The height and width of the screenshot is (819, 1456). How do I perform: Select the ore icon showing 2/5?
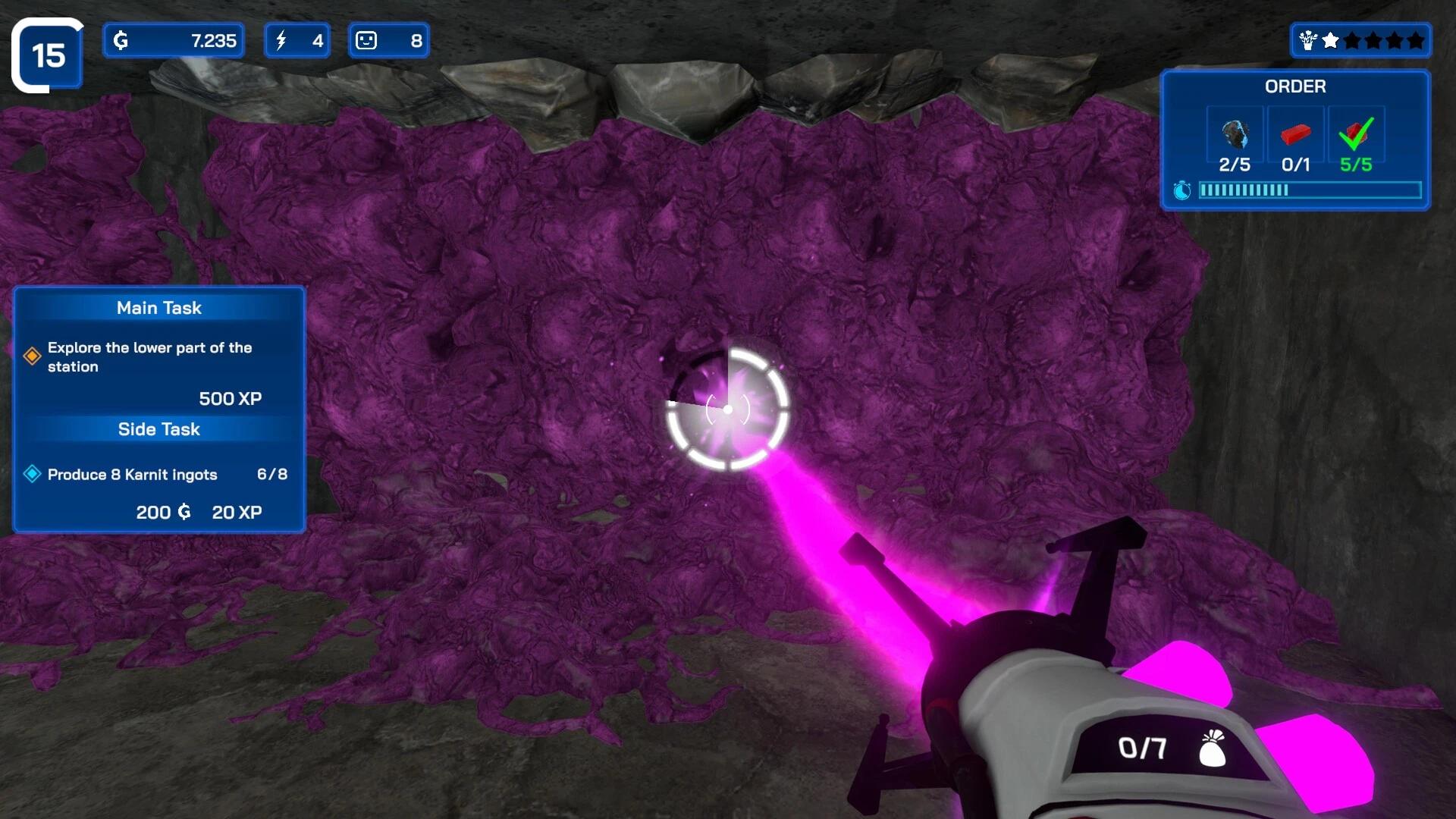click(1235, 134)
